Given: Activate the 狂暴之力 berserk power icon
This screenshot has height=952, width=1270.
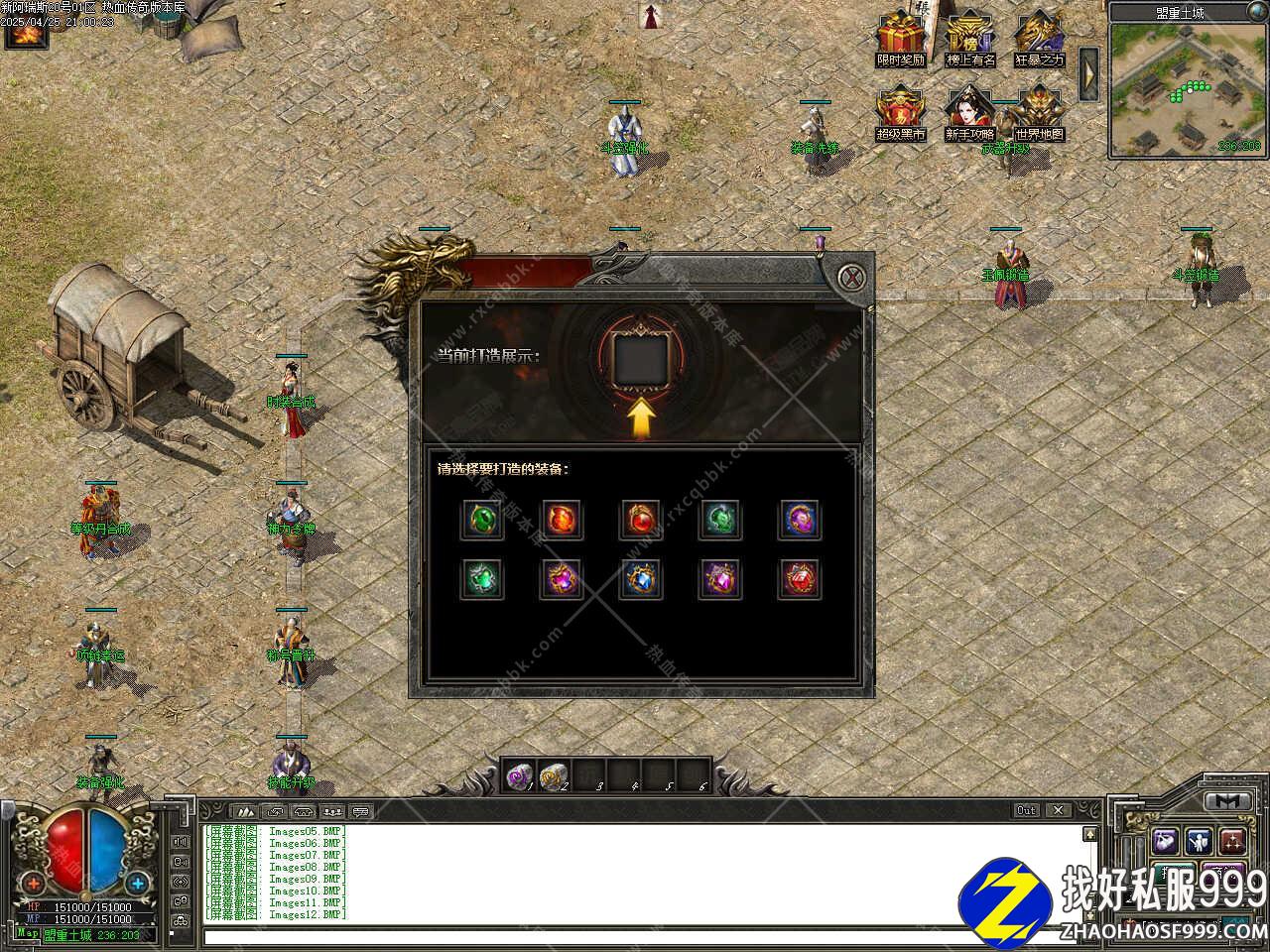Looking at the screenshot, I should coord(1039,38).
